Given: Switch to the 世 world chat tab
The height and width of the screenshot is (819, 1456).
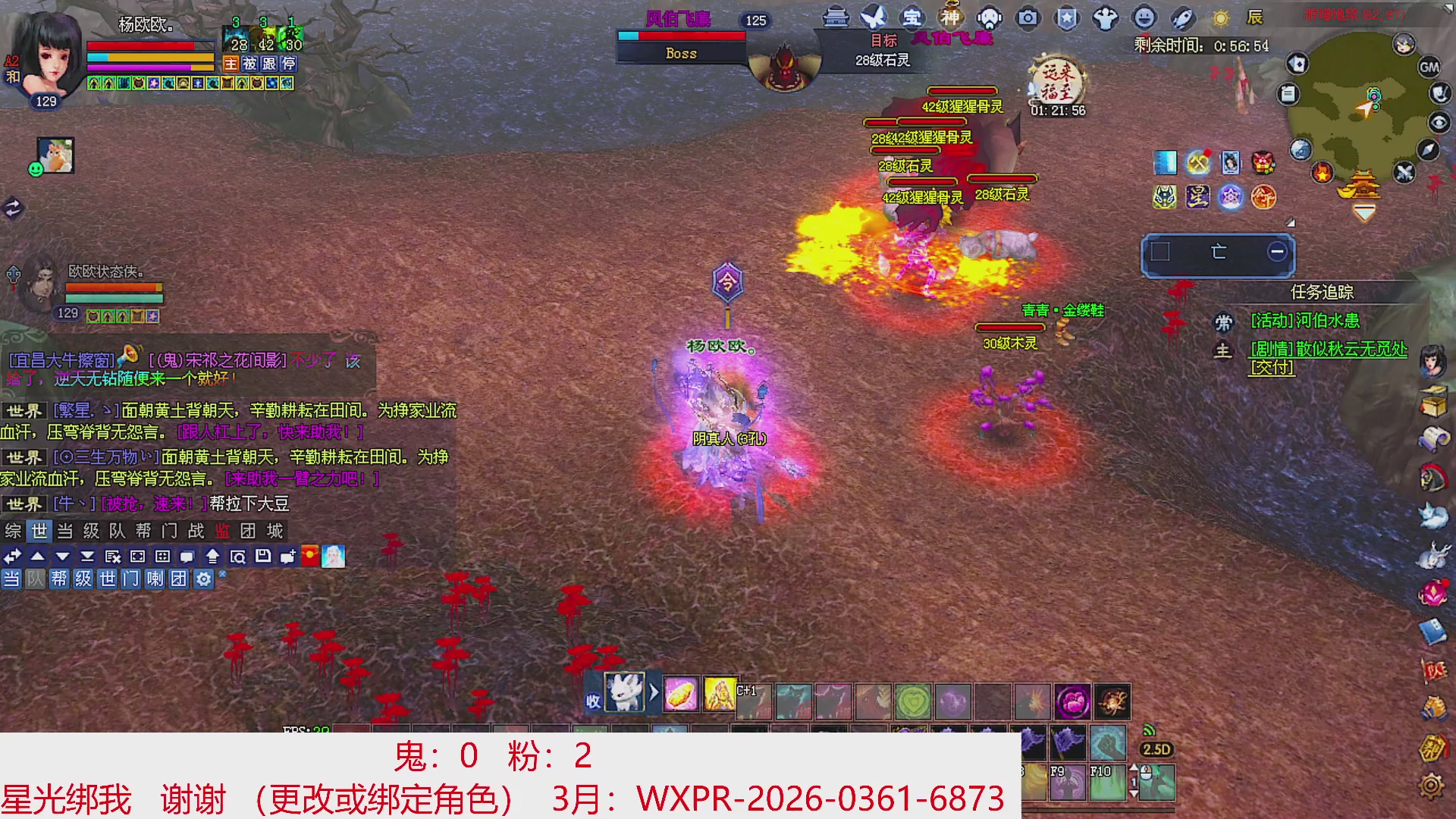Looking at the screenshot, I should (x=39, y=531).
